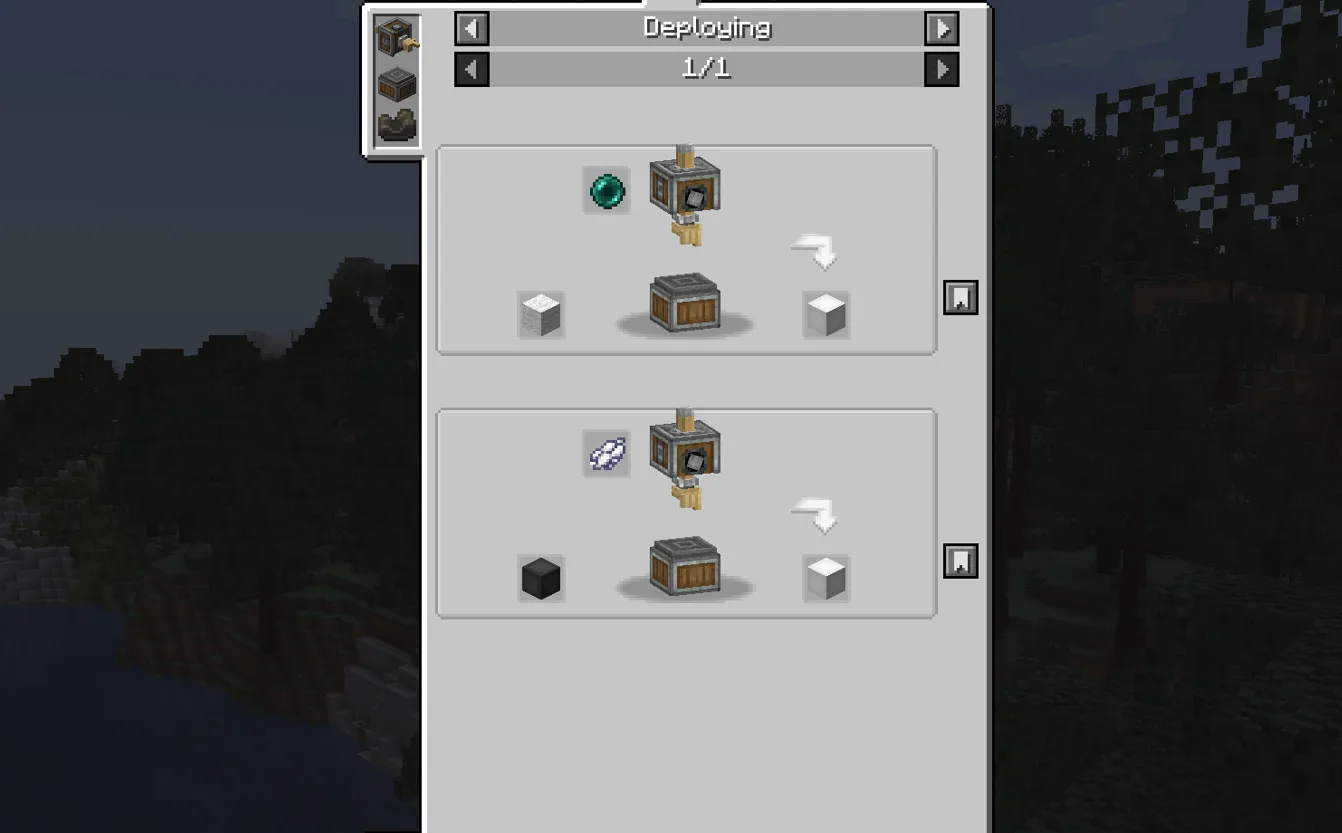Viewport: 1342px width, 833px height.
Task: Click the Ender Pearl in the first recipe
Action: click(605, 191)
